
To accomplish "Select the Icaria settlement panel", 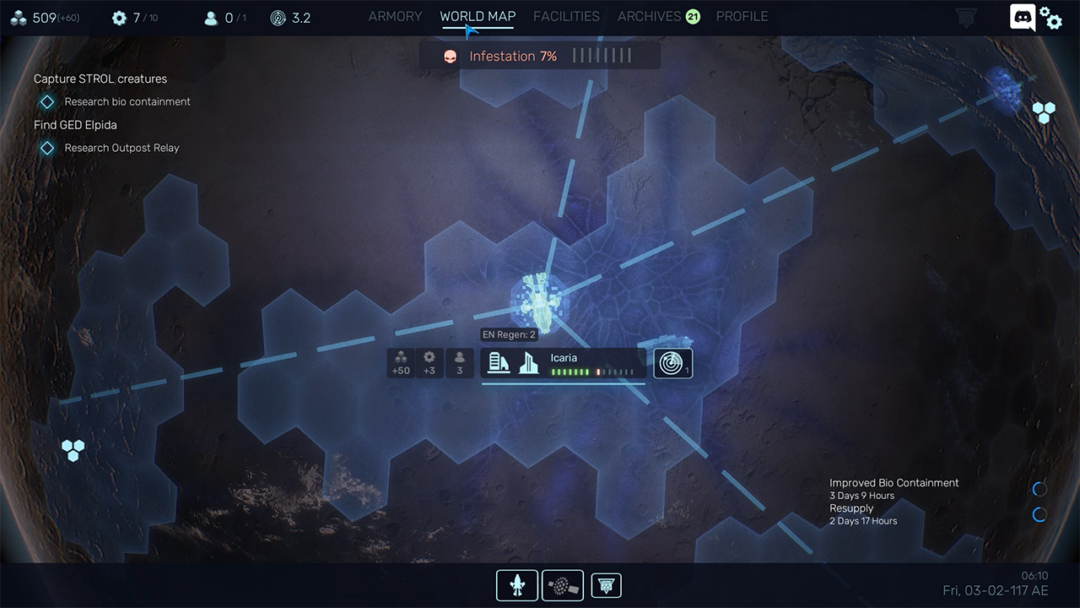I will click(563, 363).
